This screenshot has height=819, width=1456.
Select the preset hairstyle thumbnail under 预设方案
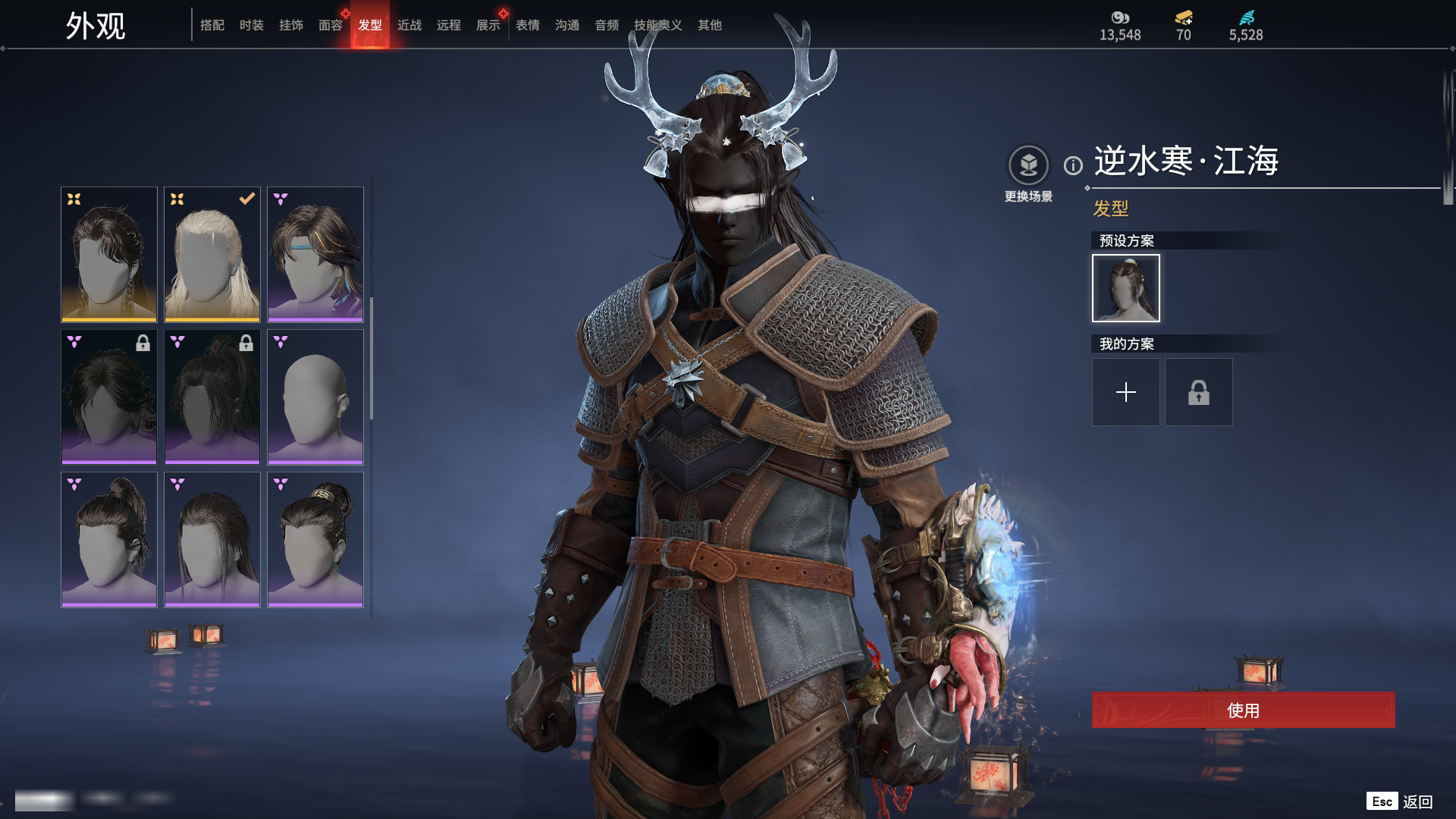point(1125,288)
